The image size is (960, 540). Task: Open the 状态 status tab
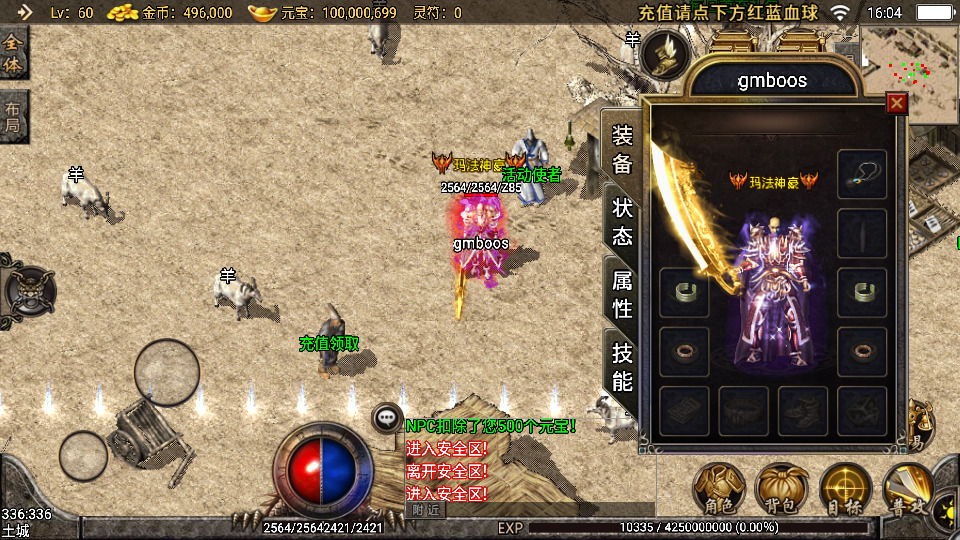[622, 222]
